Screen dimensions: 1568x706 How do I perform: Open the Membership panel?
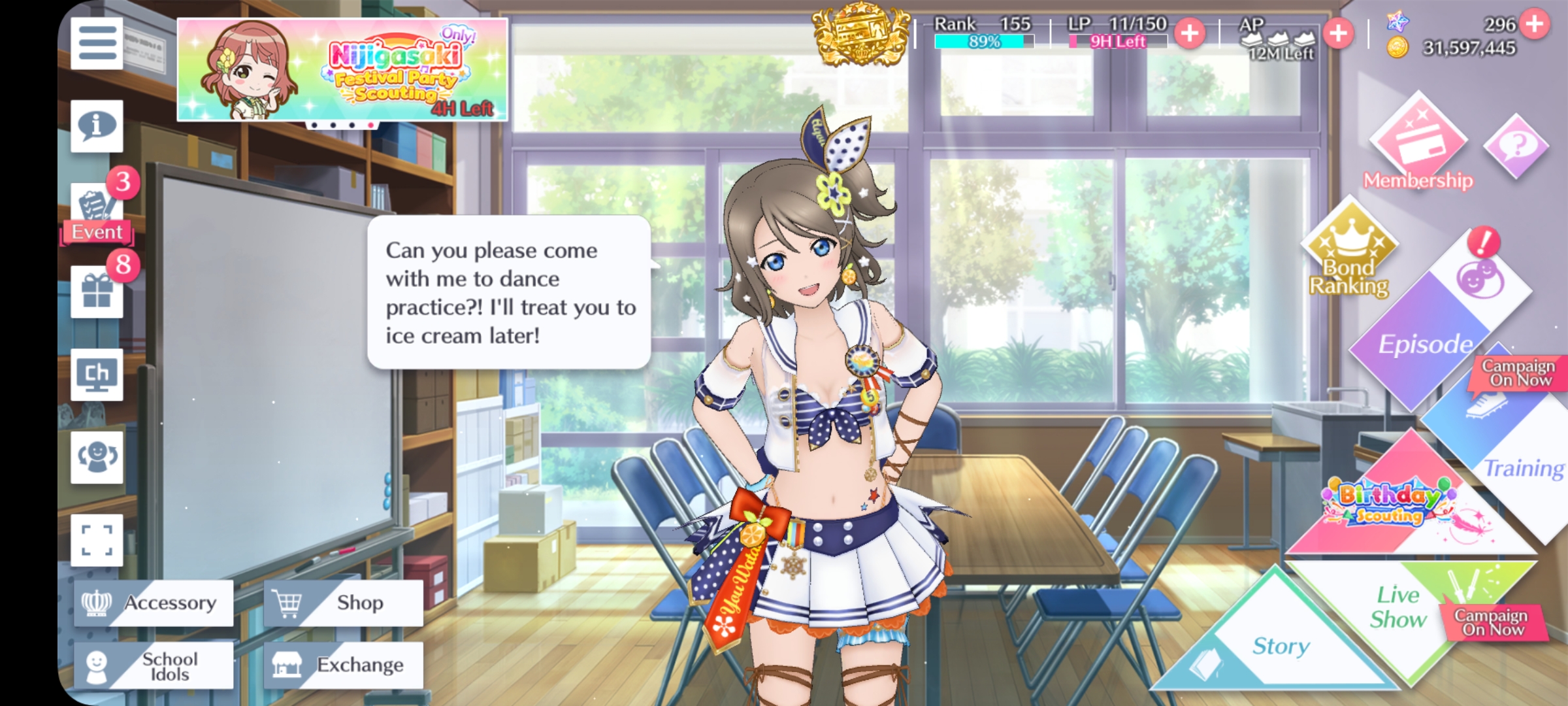1418,145
